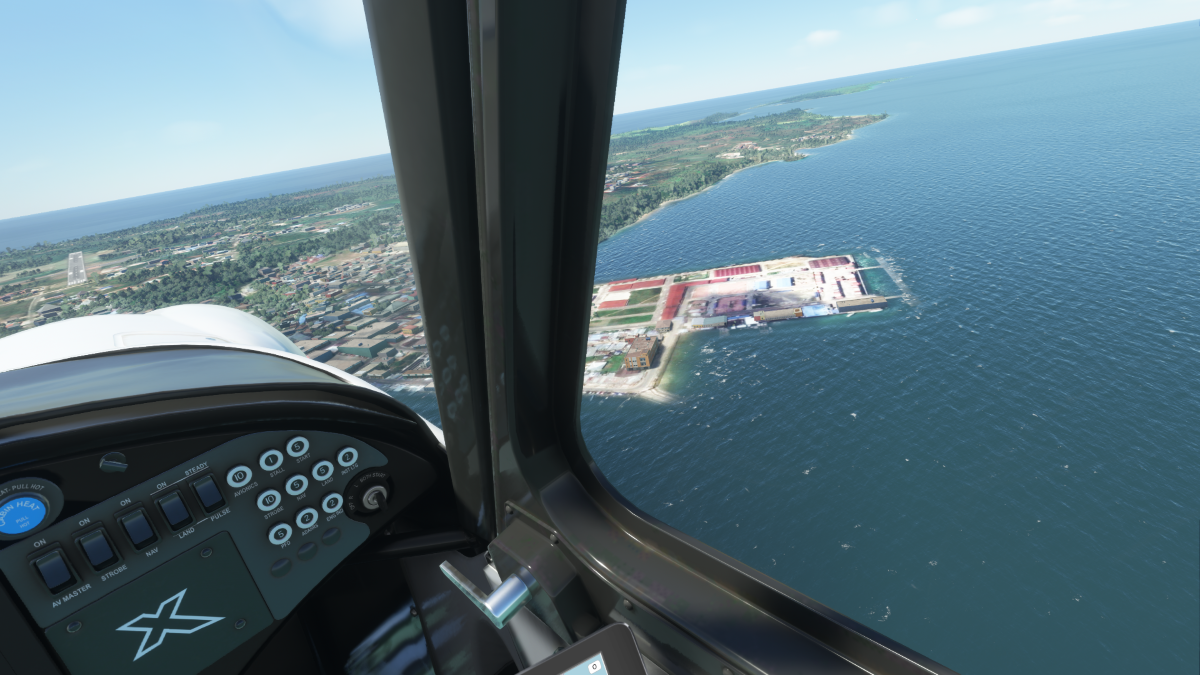1200x675 pixels.
Task: Click the START 5-amp circuit breaker
Action: pyautogui.click(x=297, y=446)
